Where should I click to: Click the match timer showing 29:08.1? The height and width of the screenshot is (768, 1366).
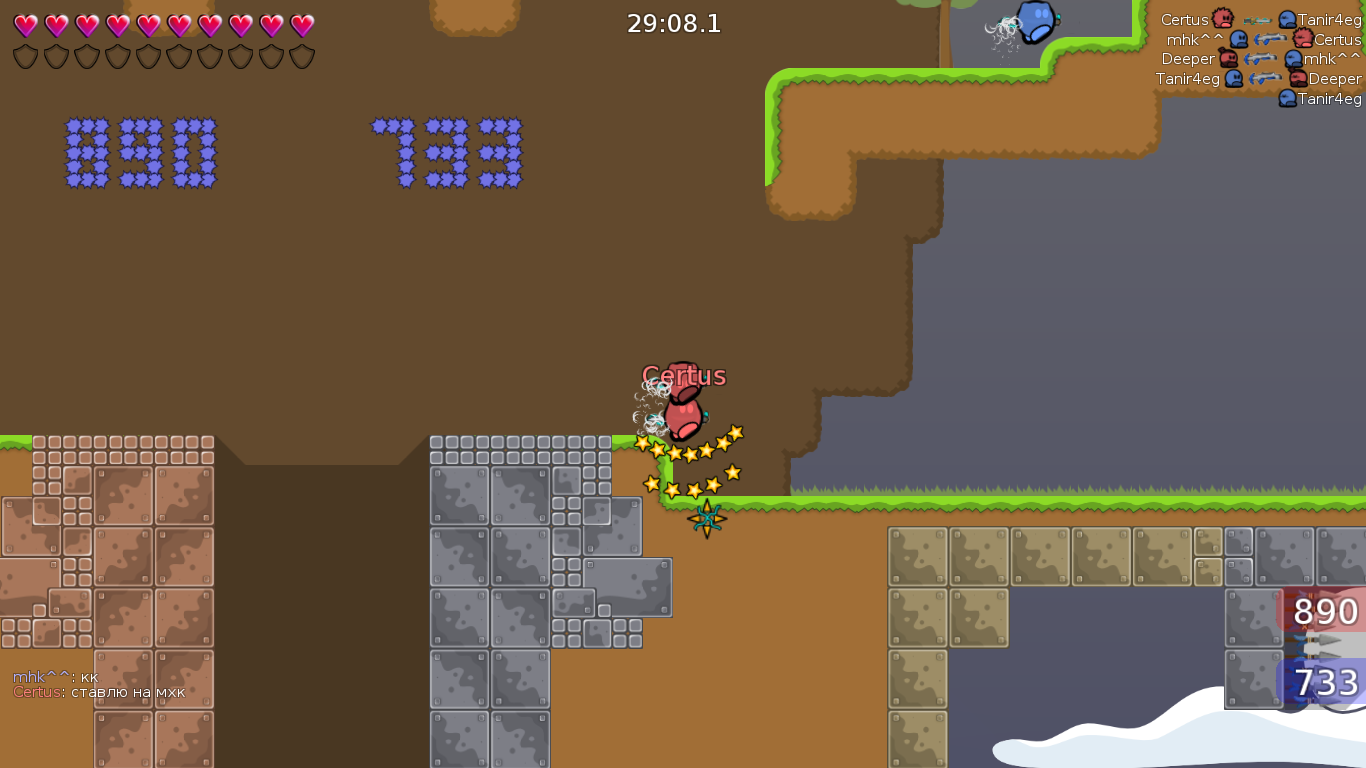pos(672,24)
